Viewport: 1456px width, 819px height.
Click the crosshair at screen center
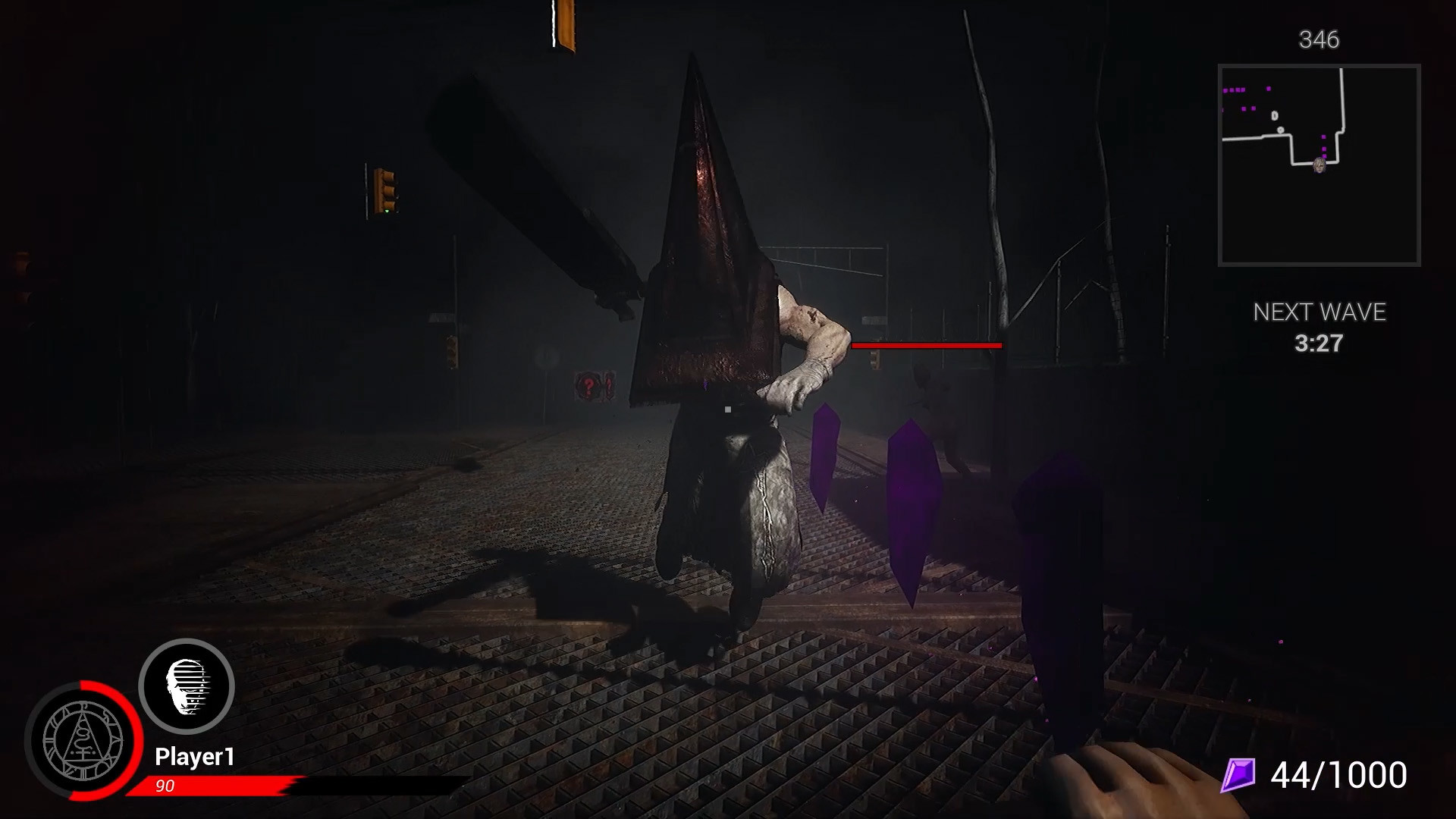[726, 409]
